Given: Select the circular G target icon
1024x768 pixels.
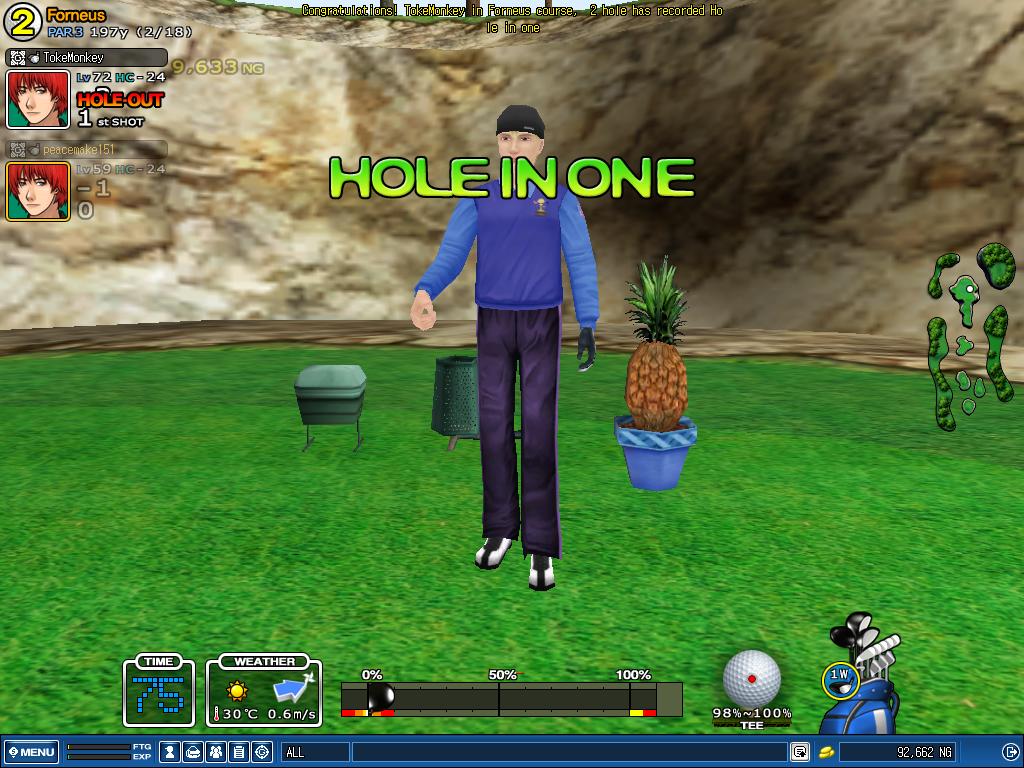Looking at the screenshot, I should tap(262, 752).
